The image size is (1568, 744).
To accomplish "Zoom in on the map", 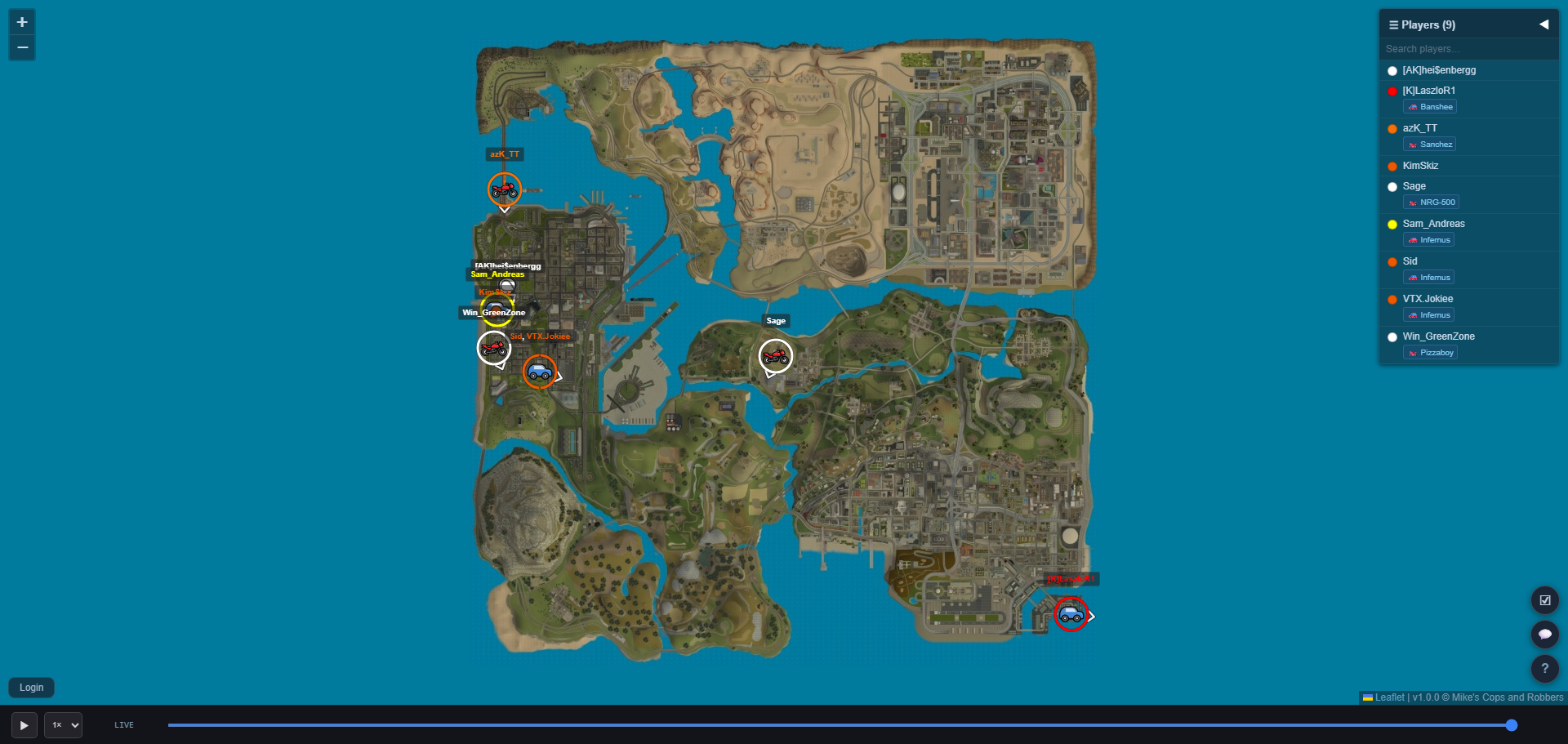I will (22, 22).
